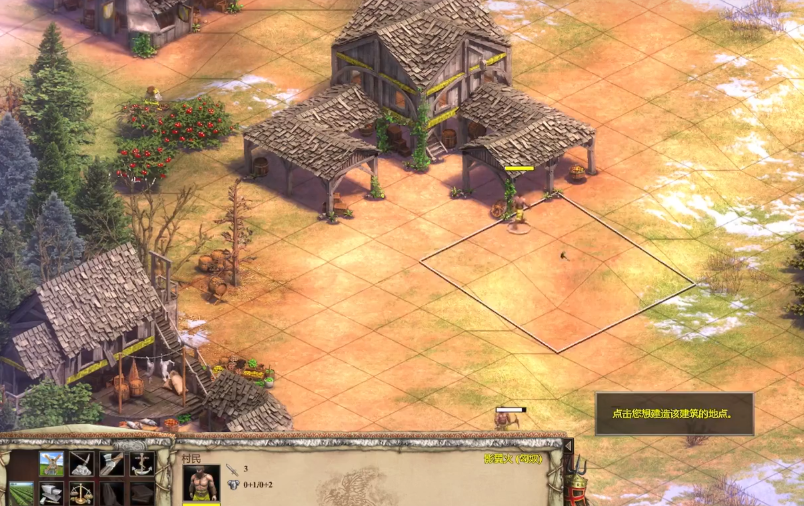Pick the dock anchor building icon
This screenshot has height=506, width=804.
(x=142, y=463)
